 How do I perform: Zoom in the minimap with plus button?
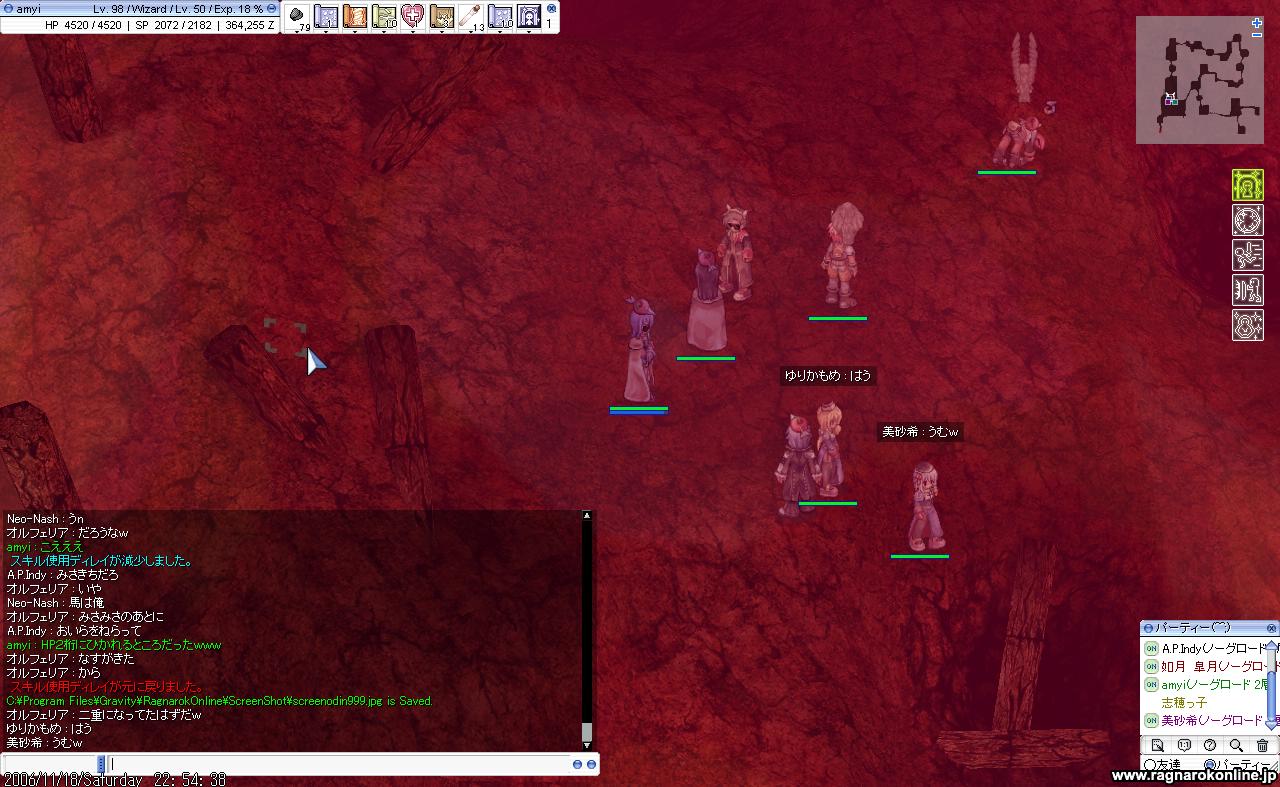tap(1257, 23)
